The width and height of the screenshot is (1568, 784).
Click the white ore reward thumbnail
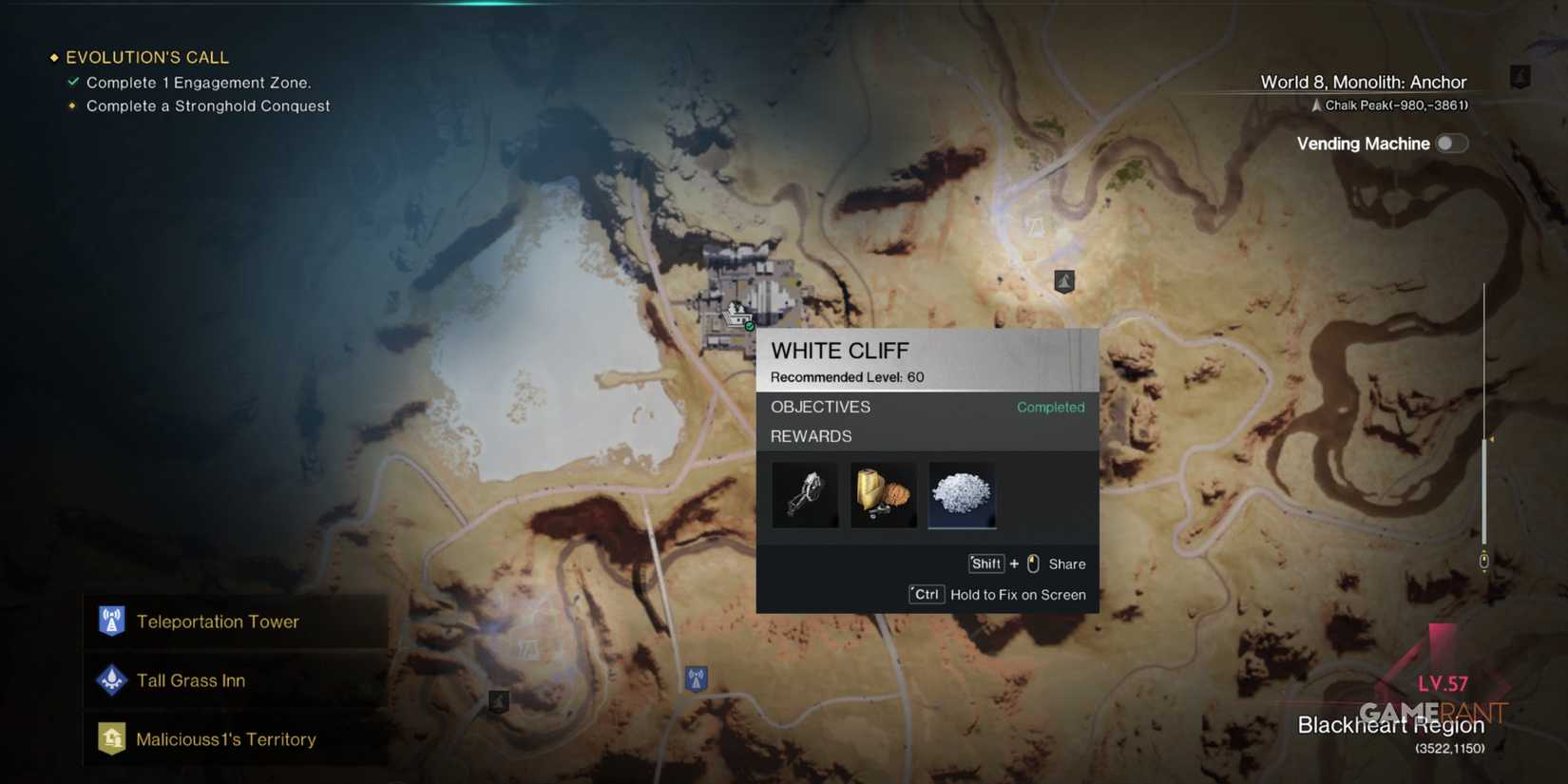click(x=961, y=494)
